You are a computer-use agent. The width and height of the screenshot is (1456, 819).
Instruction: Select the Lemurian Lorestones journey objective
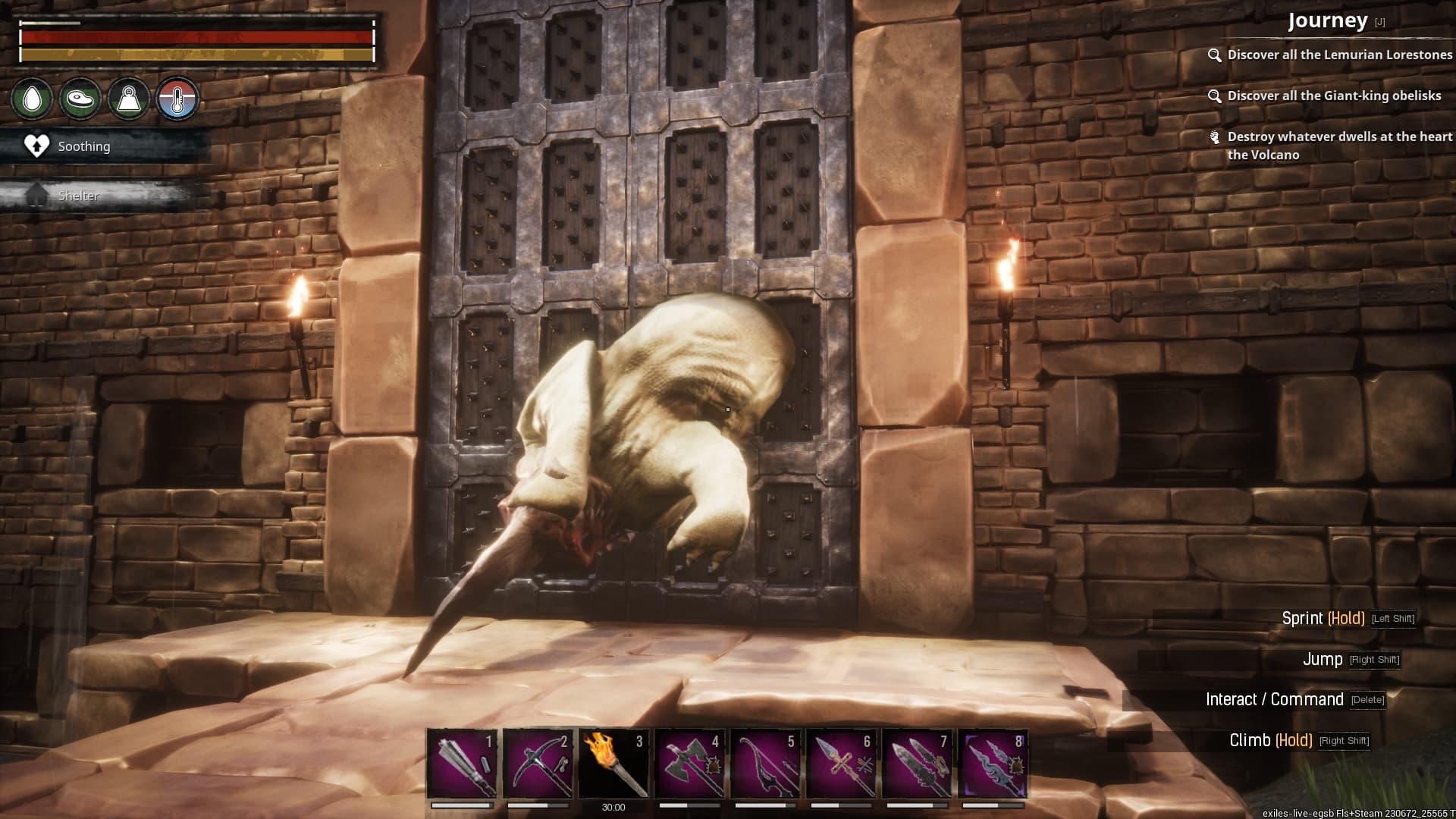pyautogui.click(x=1338, y=55)
